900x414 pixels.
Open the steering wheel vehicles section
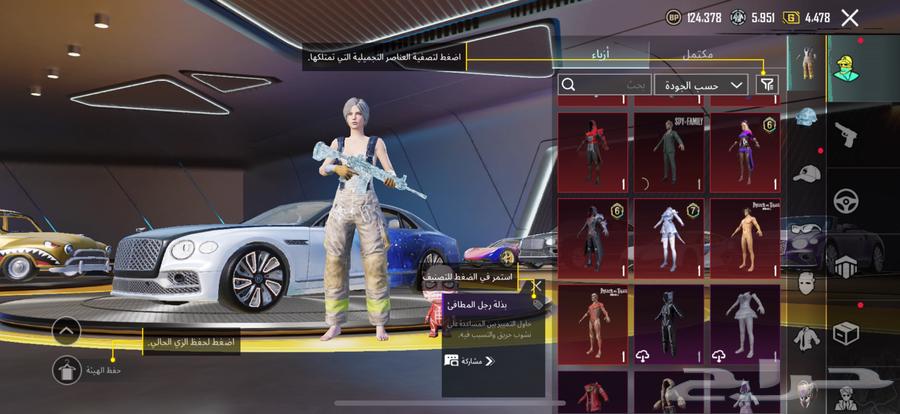(x=846, y=198)
